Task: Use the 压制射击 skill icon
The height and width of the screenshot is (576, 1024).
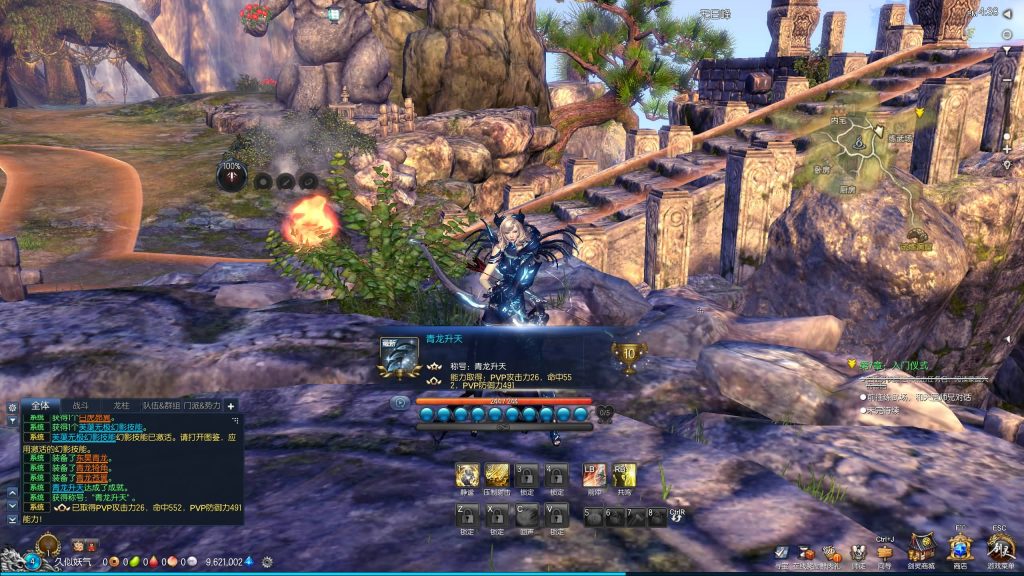Action: click(497, 474)
